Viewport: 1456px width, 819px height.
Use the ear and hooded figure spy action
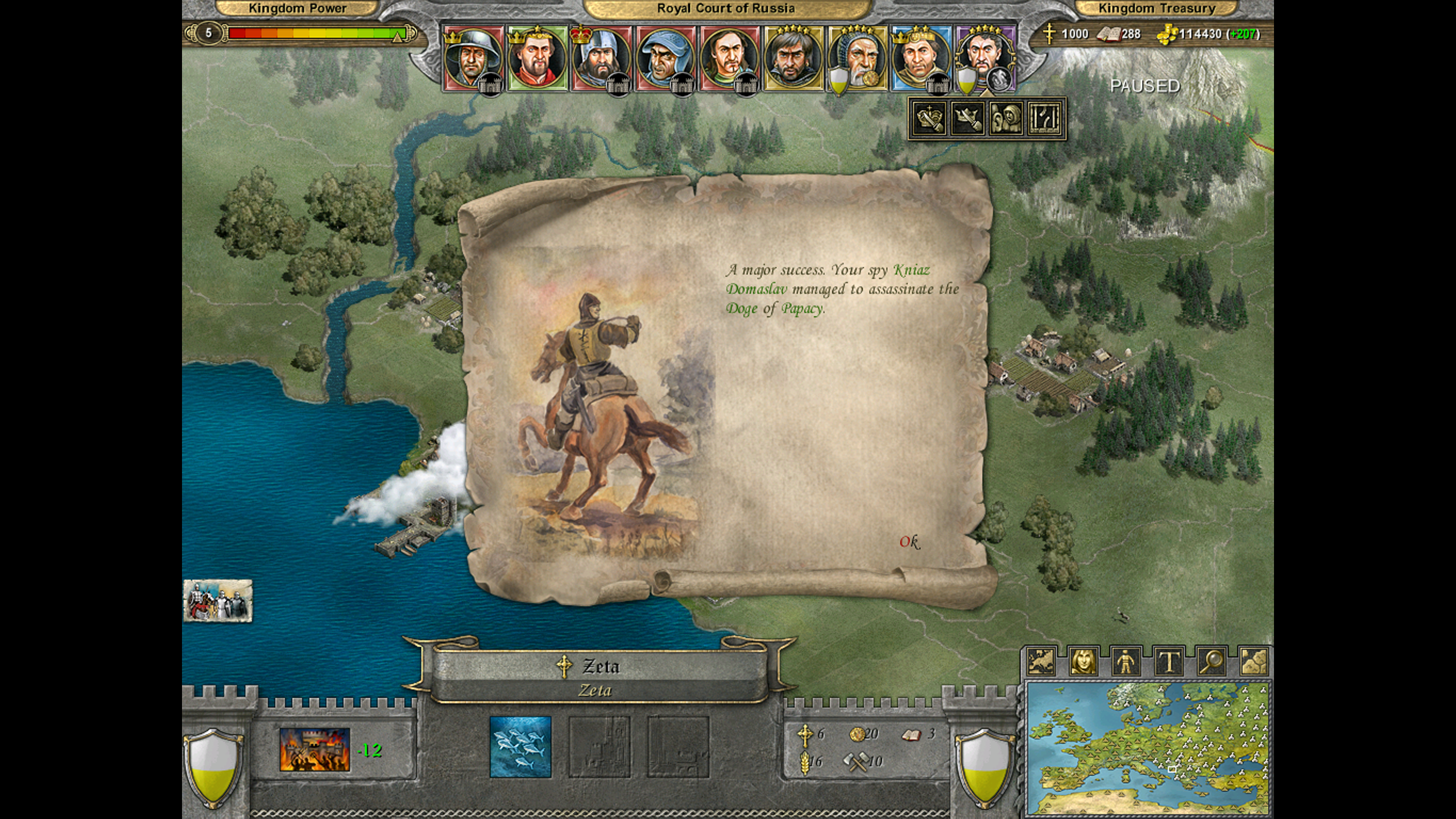click(1006, 119)
